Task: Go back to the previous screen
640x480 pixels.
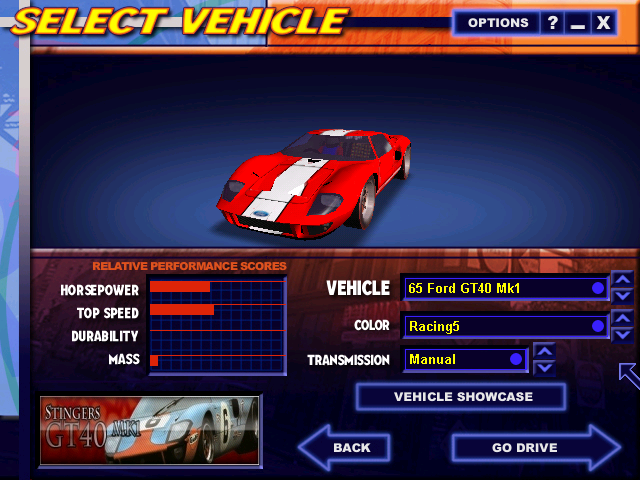Action: (345, 447)
